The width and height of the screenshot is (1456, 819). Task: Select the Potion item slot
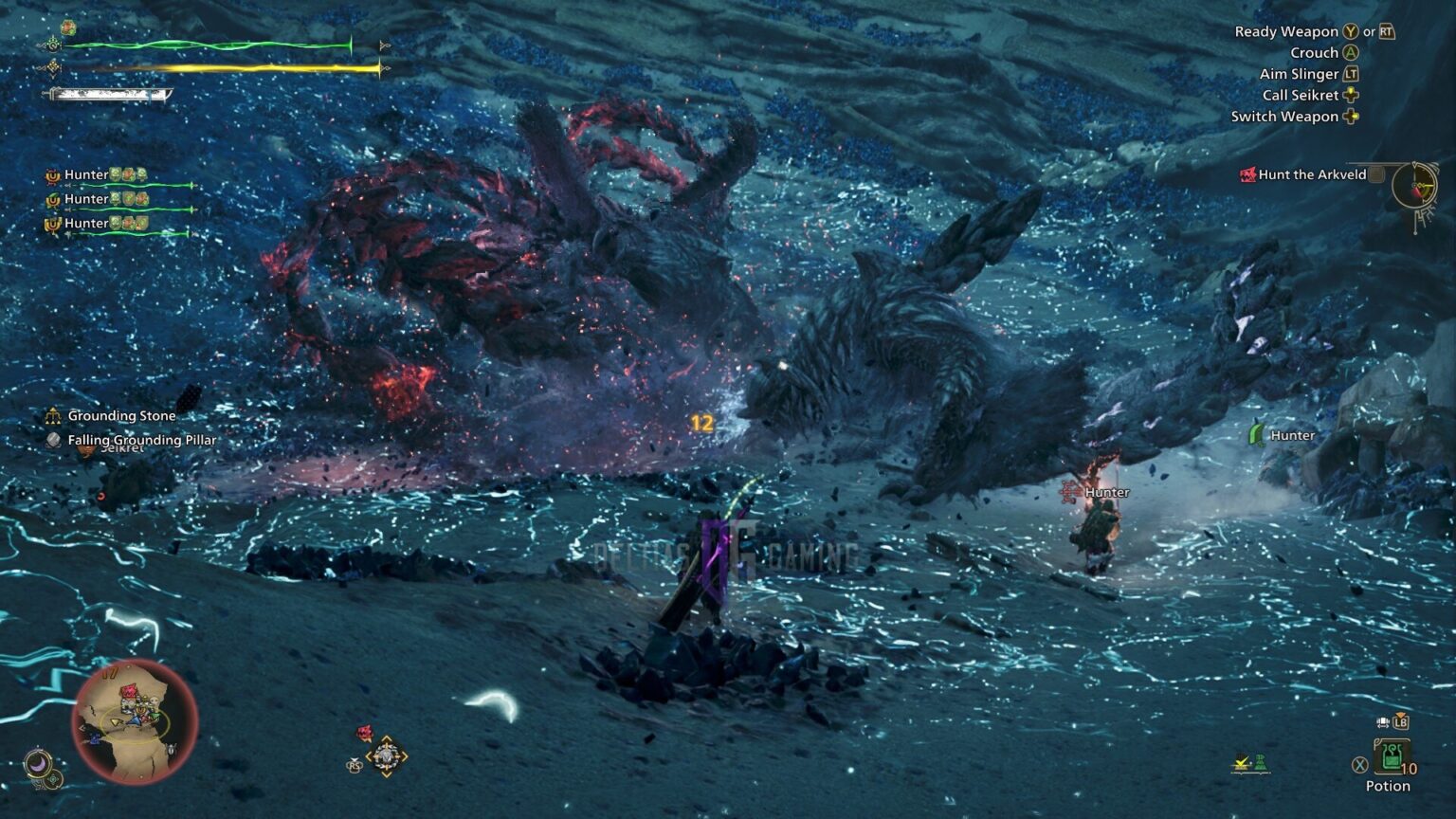point(1390,757)
